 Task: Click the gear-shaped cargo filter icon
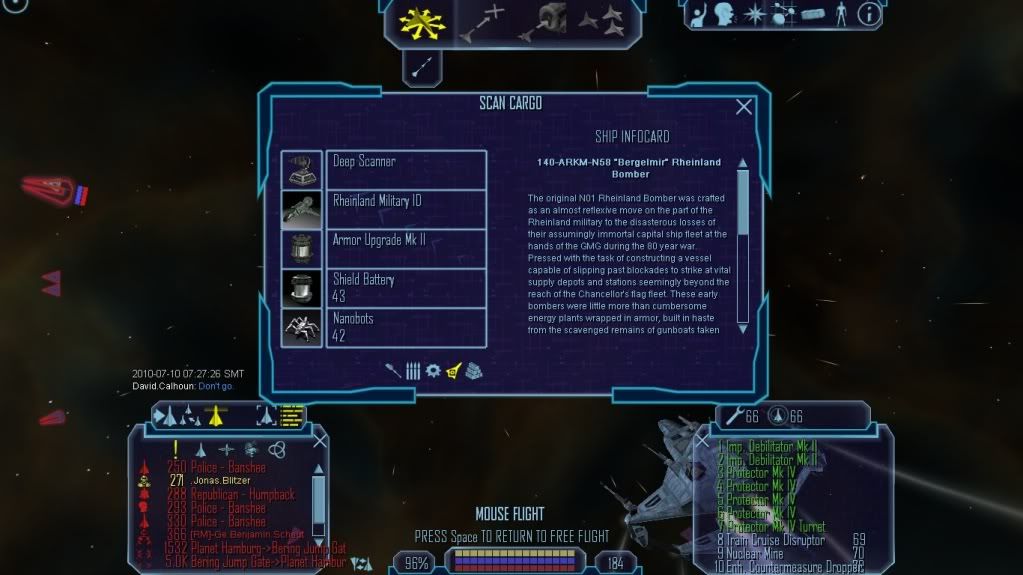pyautogui.click(x=432, y=370)
